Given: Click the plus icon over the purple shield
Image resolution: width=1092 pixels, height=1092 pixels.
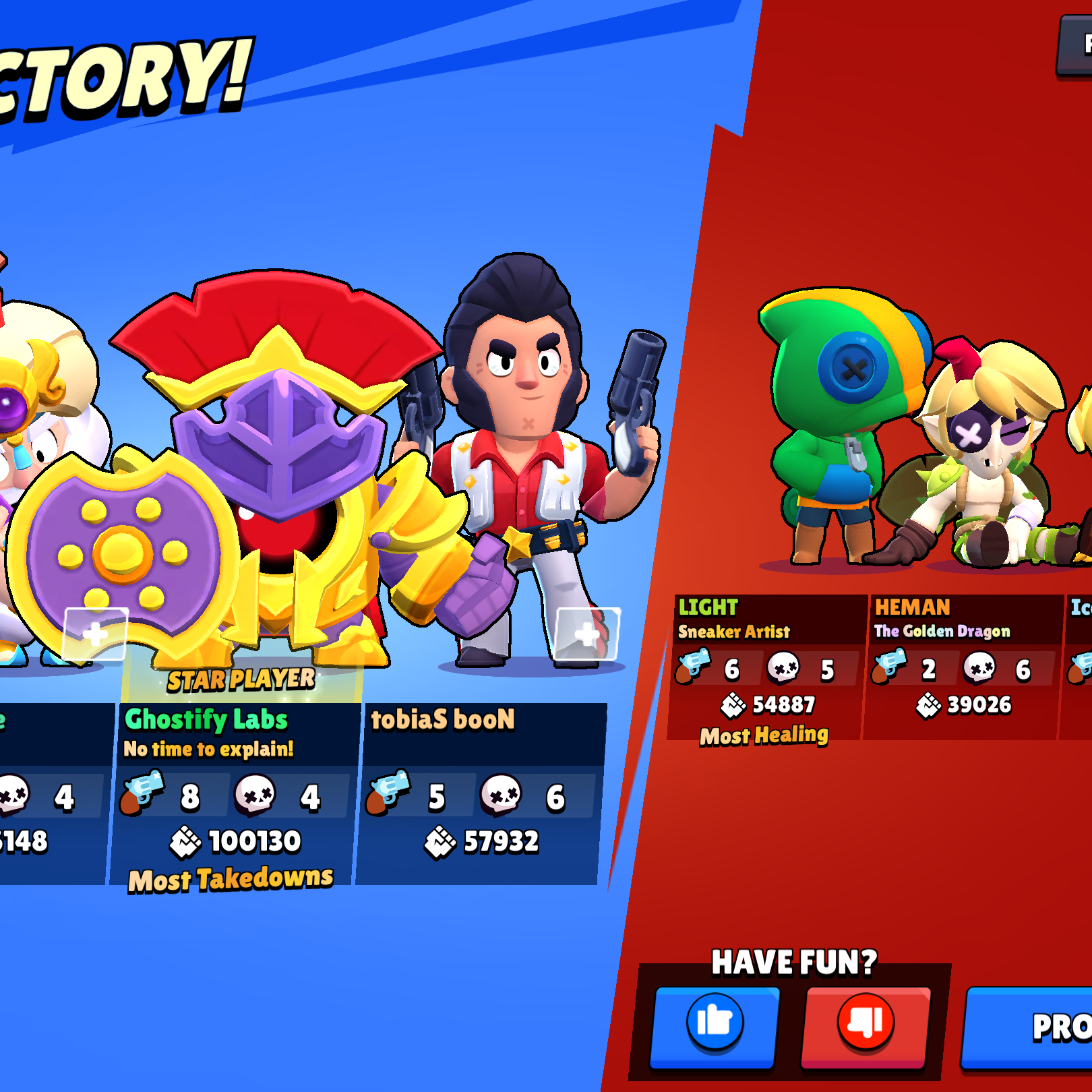Looking at the screenshot, I should (95, 634).
